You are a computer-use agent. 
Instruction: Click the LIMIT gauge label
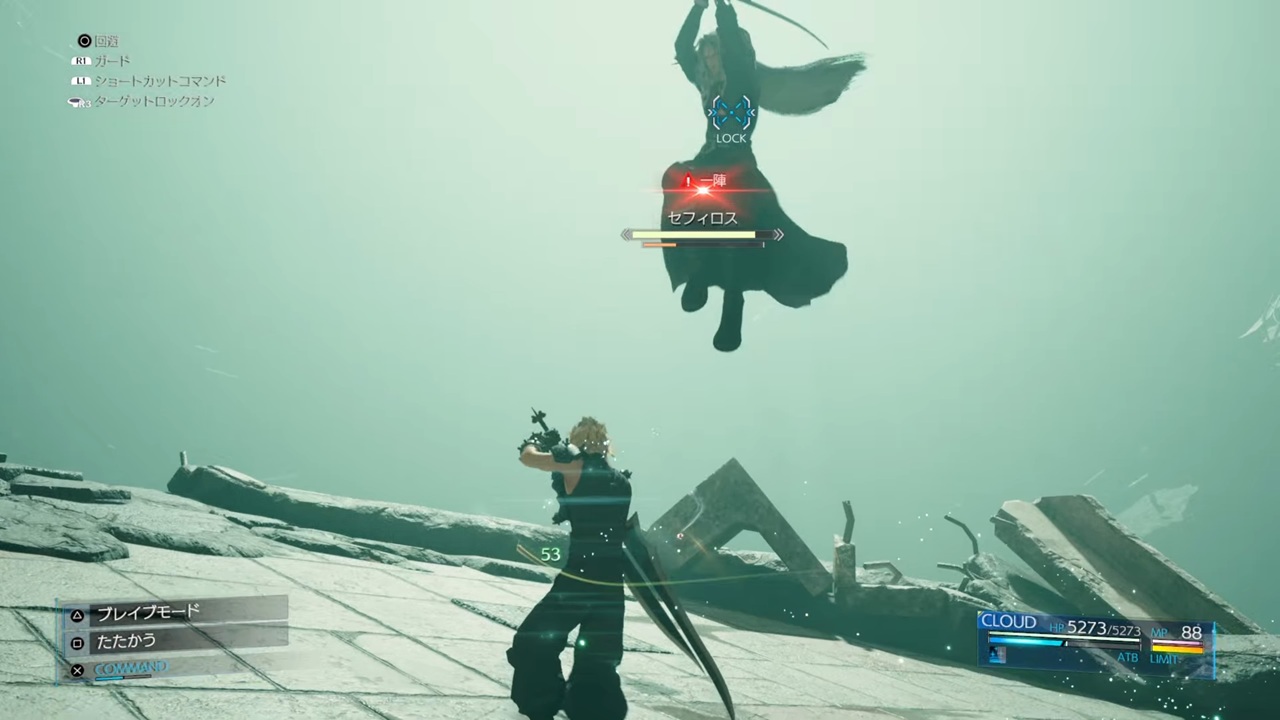point(1165,659)
